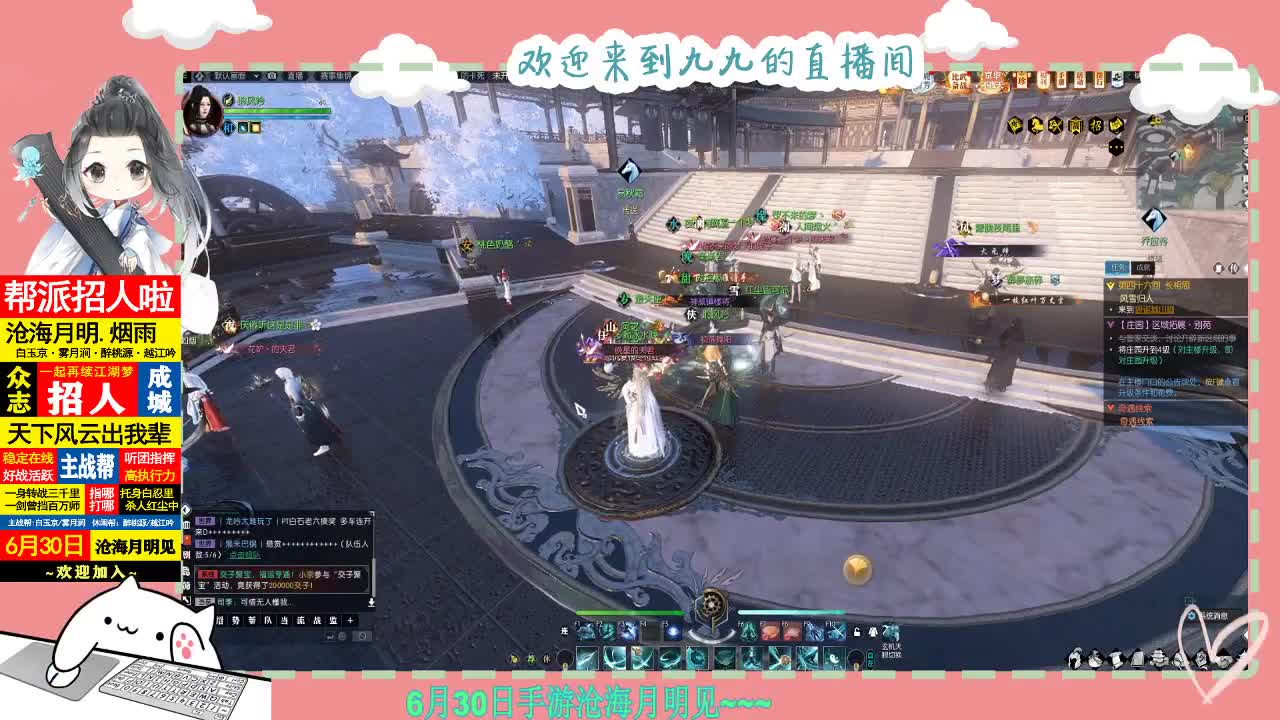Image resolution: width=1280 pixels, height=720 pixels.
Task: Click the underlined destination link under 风雪归人
Action: 1154,308
